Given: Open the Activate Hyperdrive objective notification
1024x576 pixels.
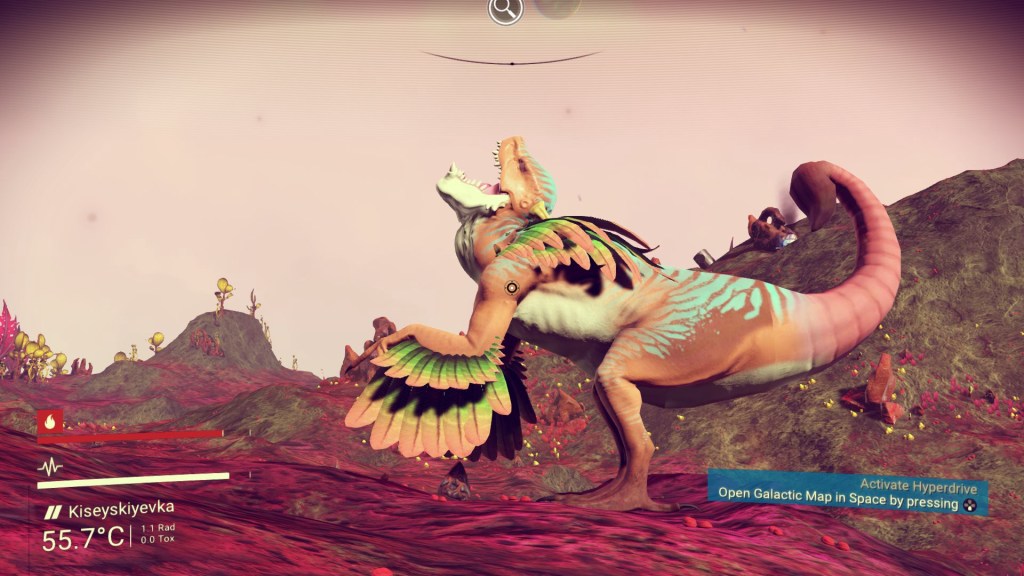Looking at the screenshot, I should click(848, 494).
